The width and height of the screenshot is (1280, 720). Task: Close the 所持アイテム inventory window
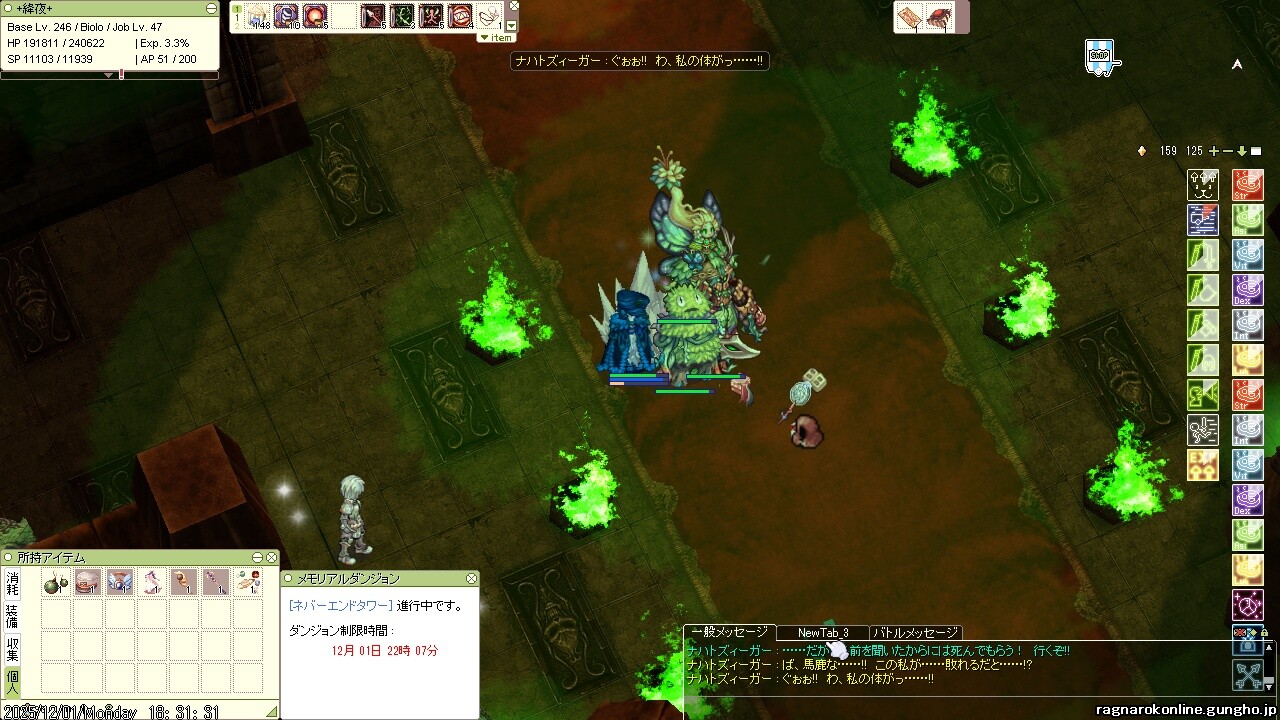coord(271,557)
